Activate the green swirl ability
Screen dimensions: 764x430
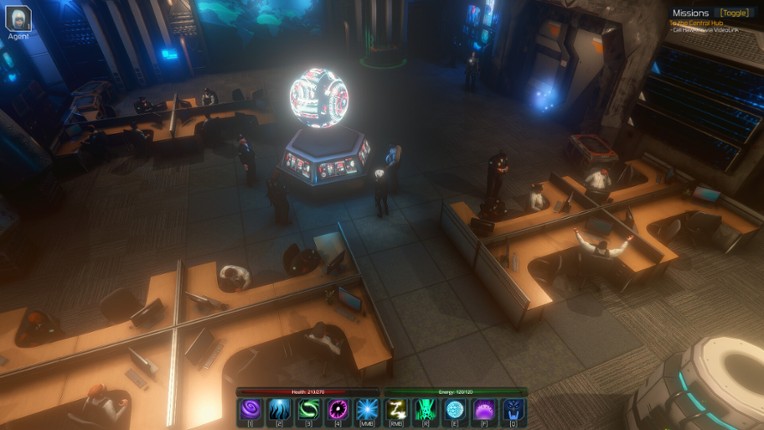coord(308,409)
